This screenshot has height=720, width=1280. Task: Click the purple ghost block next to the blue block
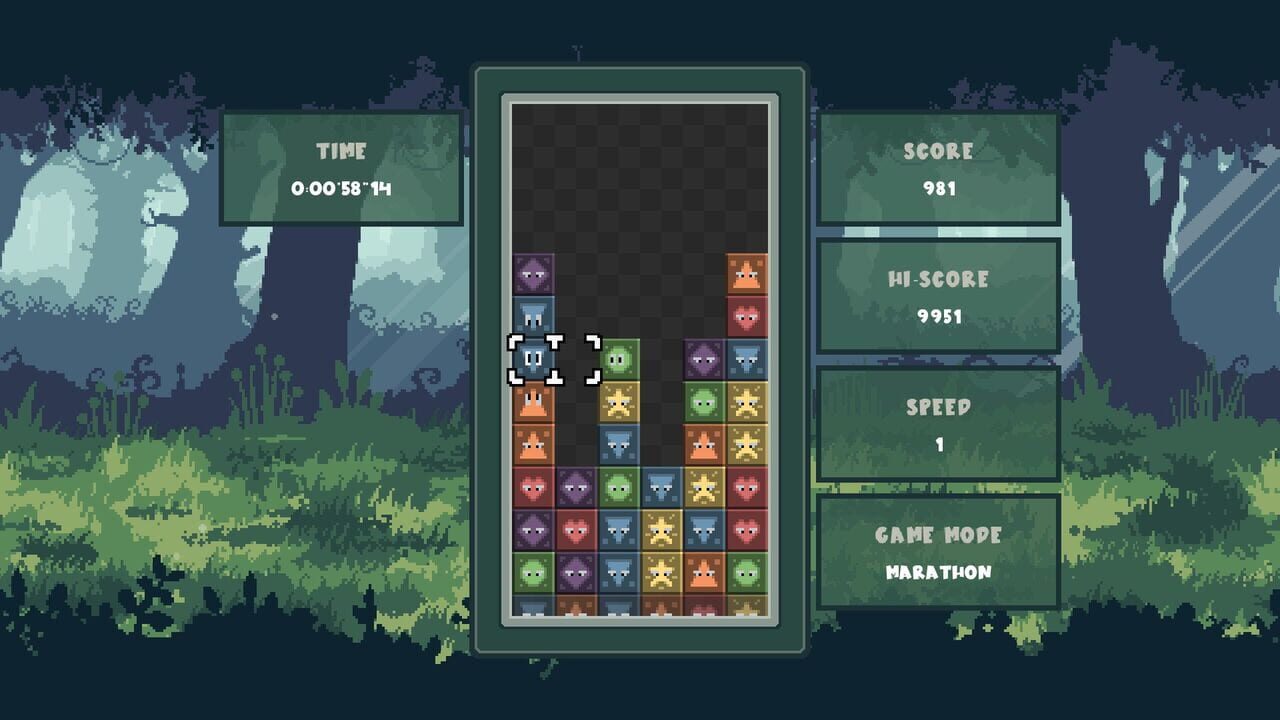[x=705, y=357]
